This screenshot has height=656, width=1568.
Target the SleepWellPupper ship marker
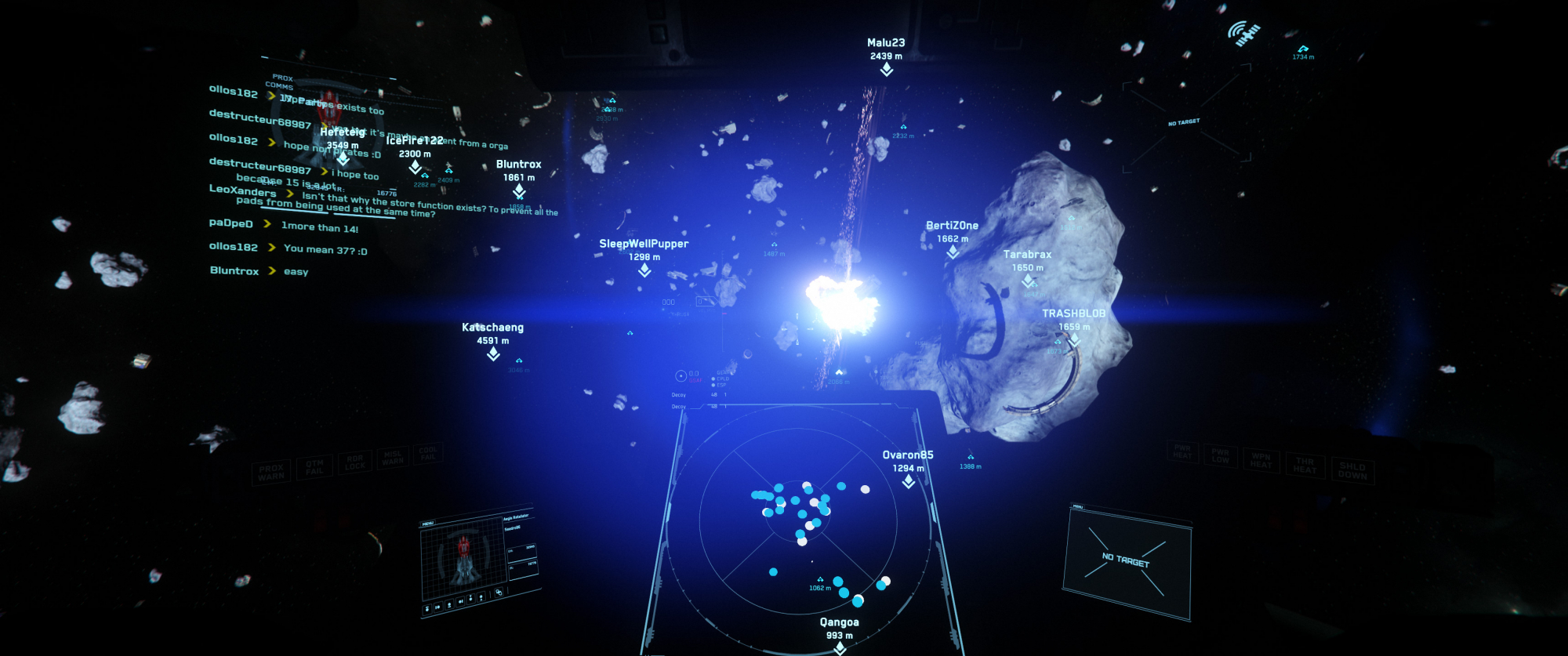point(644,270)
